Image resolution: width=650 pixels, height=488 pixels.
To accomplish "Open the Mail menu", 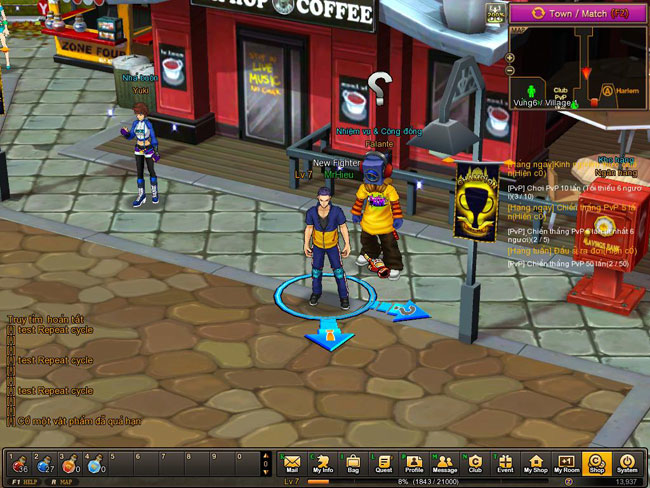I will pyautogui.click(x=292, y=464).
